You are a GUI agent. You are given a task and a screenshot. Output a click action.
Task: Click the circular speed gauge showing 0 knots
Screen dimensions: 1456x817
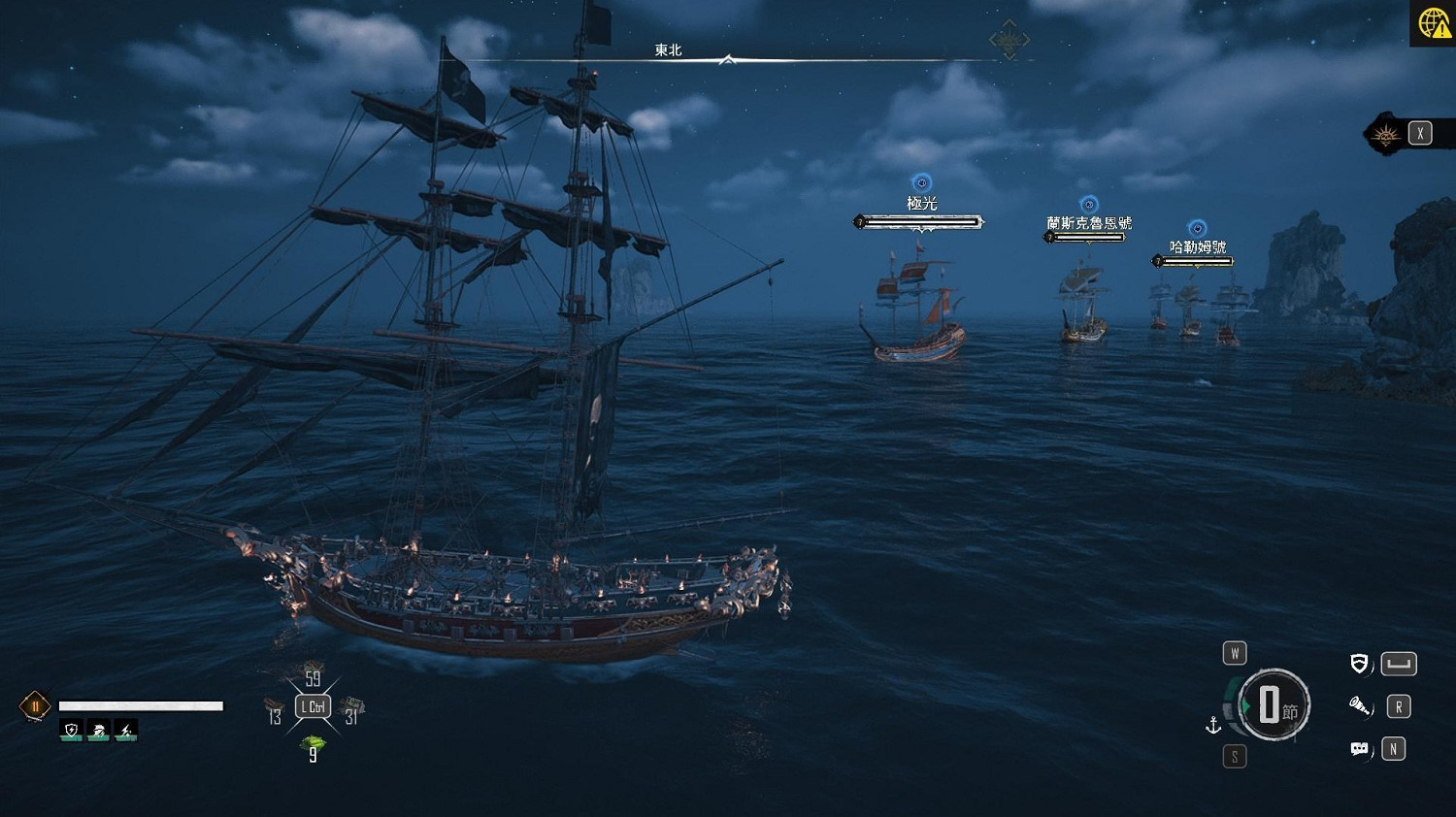(1274, 705)
